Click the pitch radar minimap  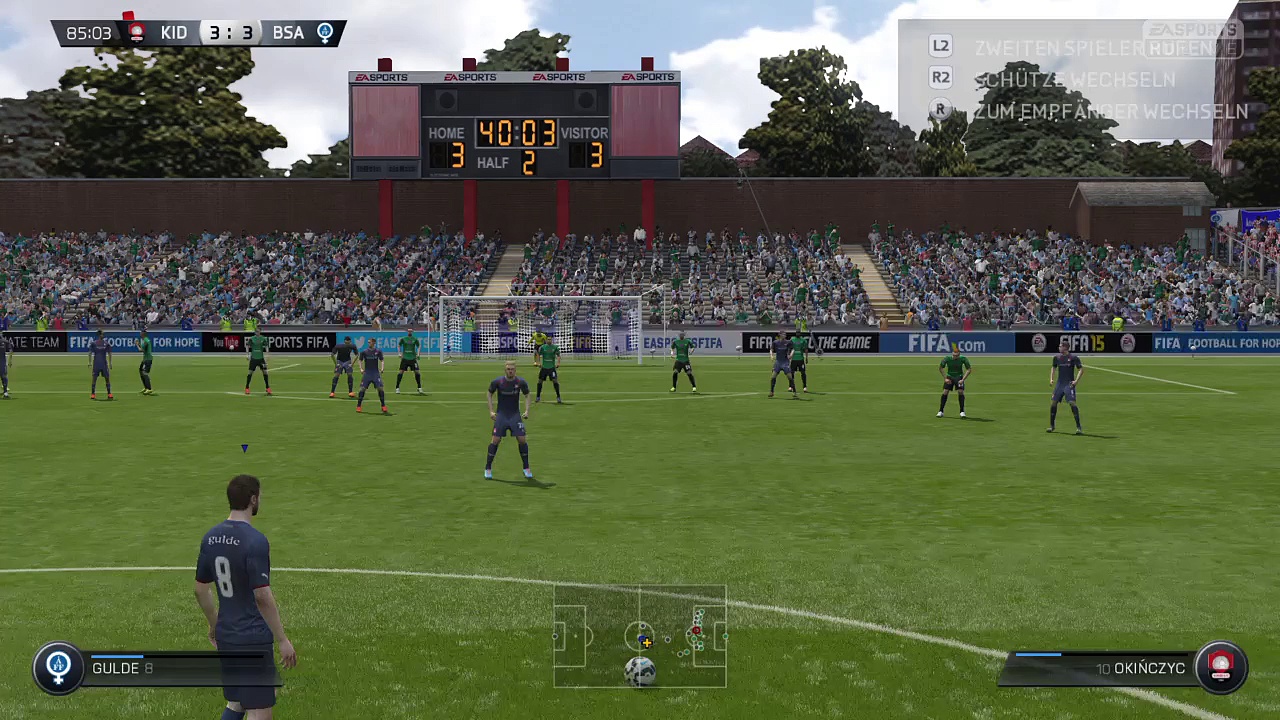[640, 636]
